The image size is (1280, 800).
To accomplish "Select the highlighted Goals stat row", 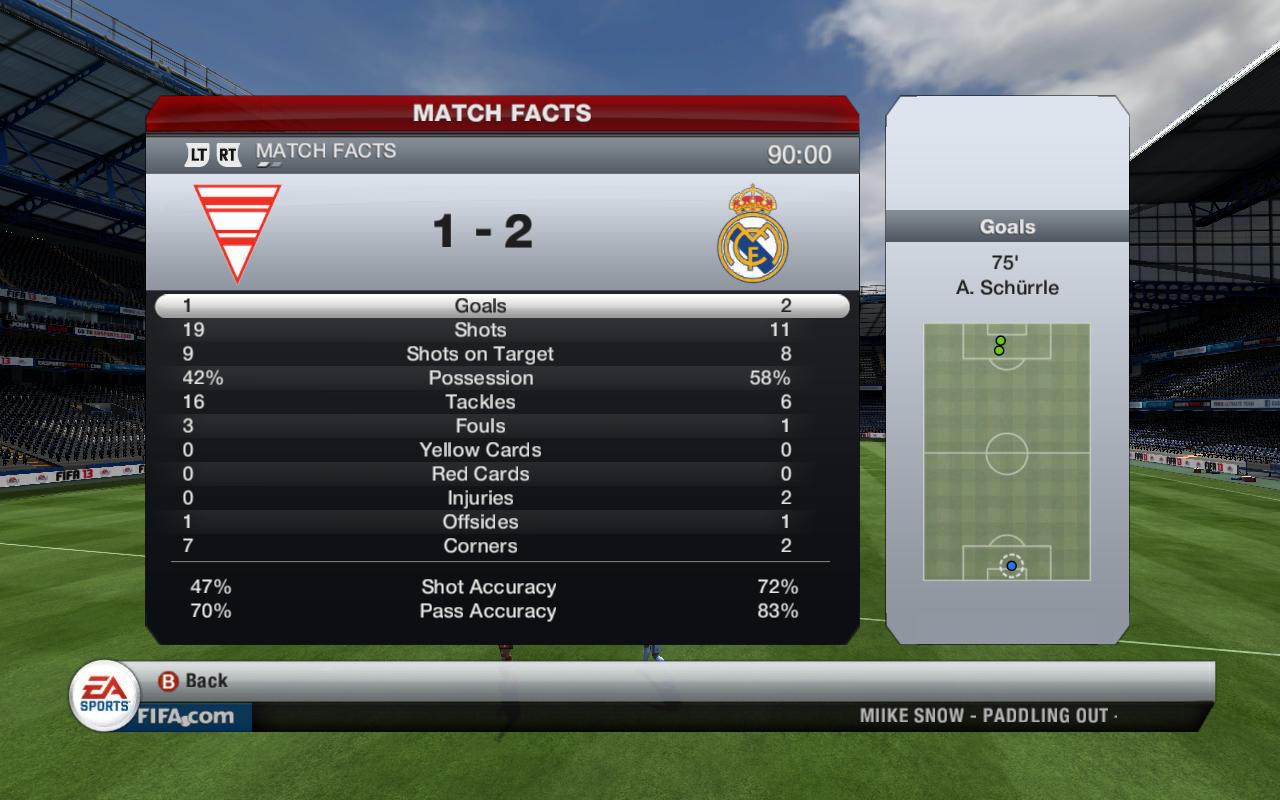I will point(481,306).
